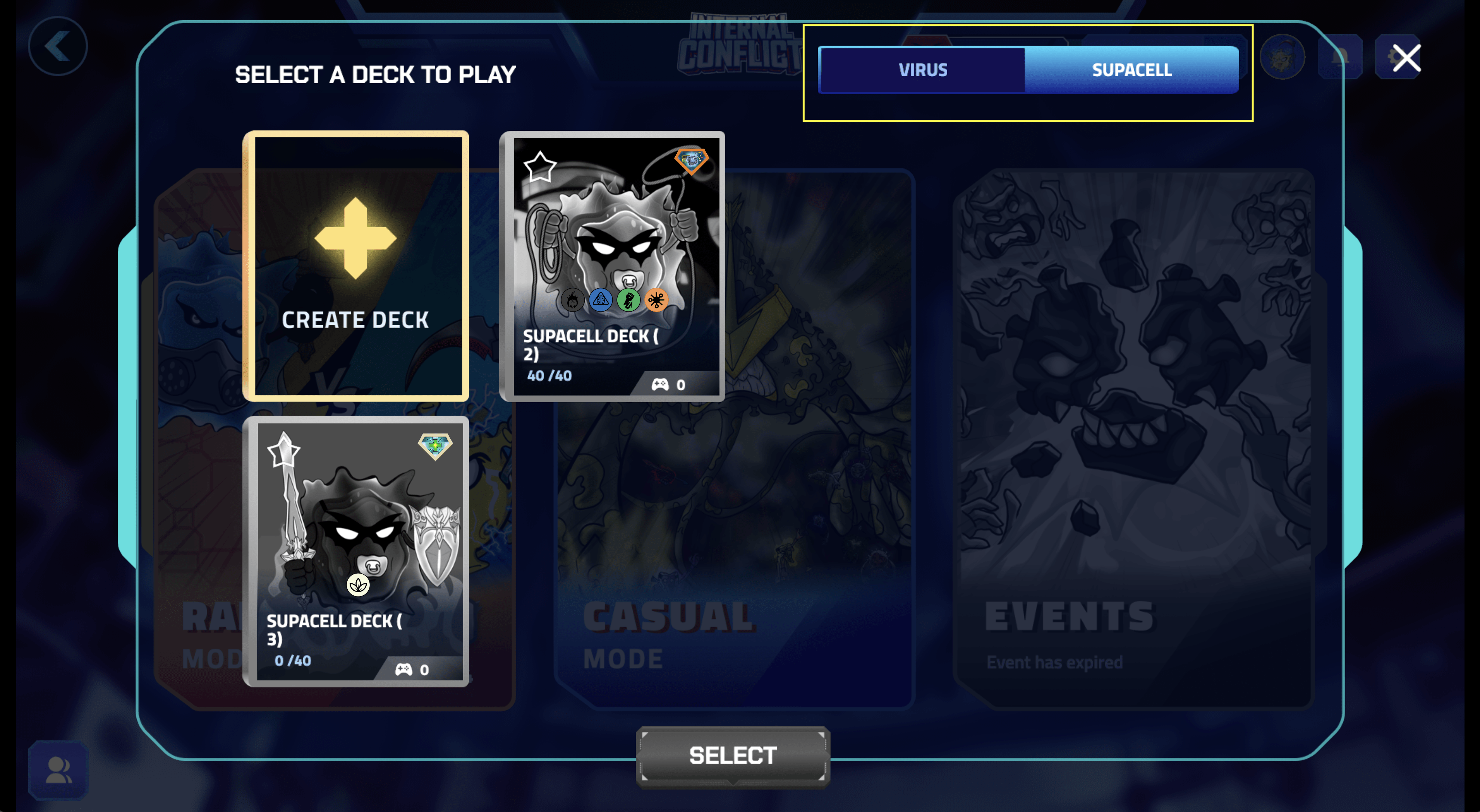Choose Supacell Deck (3) card
This screenshot has height=812, width=1480.
355,551
